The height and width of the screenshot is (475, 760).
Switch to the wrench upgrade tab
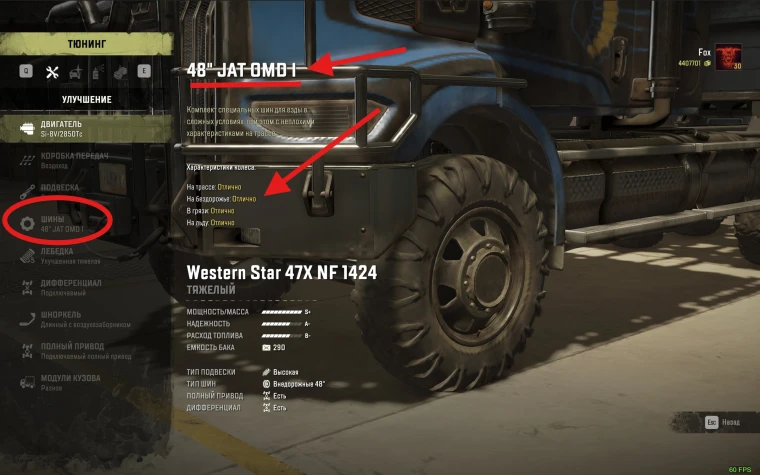pos(53,72)
